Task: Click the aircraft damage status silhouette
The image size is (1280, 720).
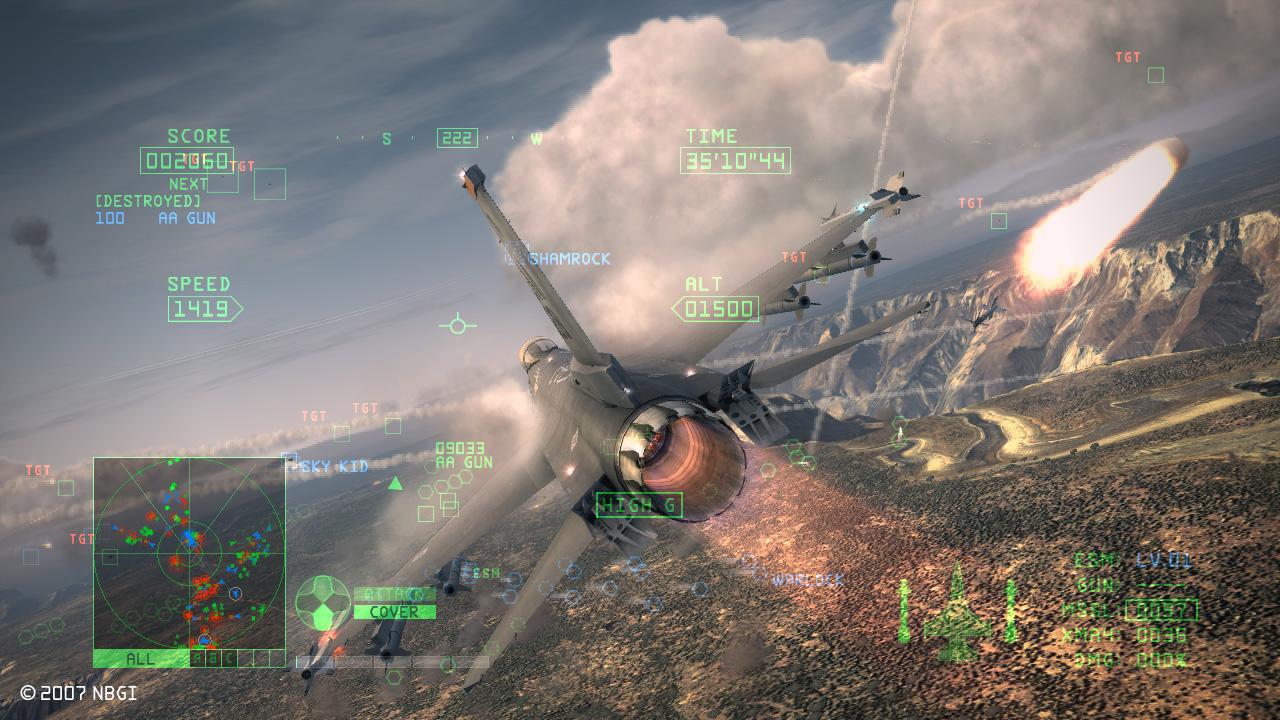Action: click(957, 611)
